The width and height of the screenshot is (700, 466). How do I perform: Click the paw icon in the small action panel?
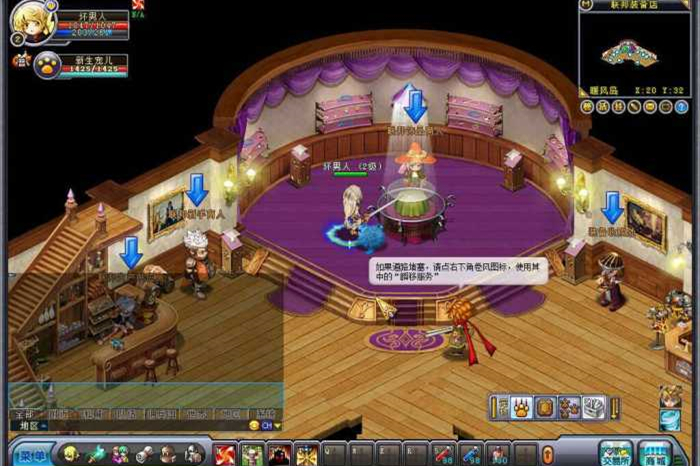coord(521,407)
